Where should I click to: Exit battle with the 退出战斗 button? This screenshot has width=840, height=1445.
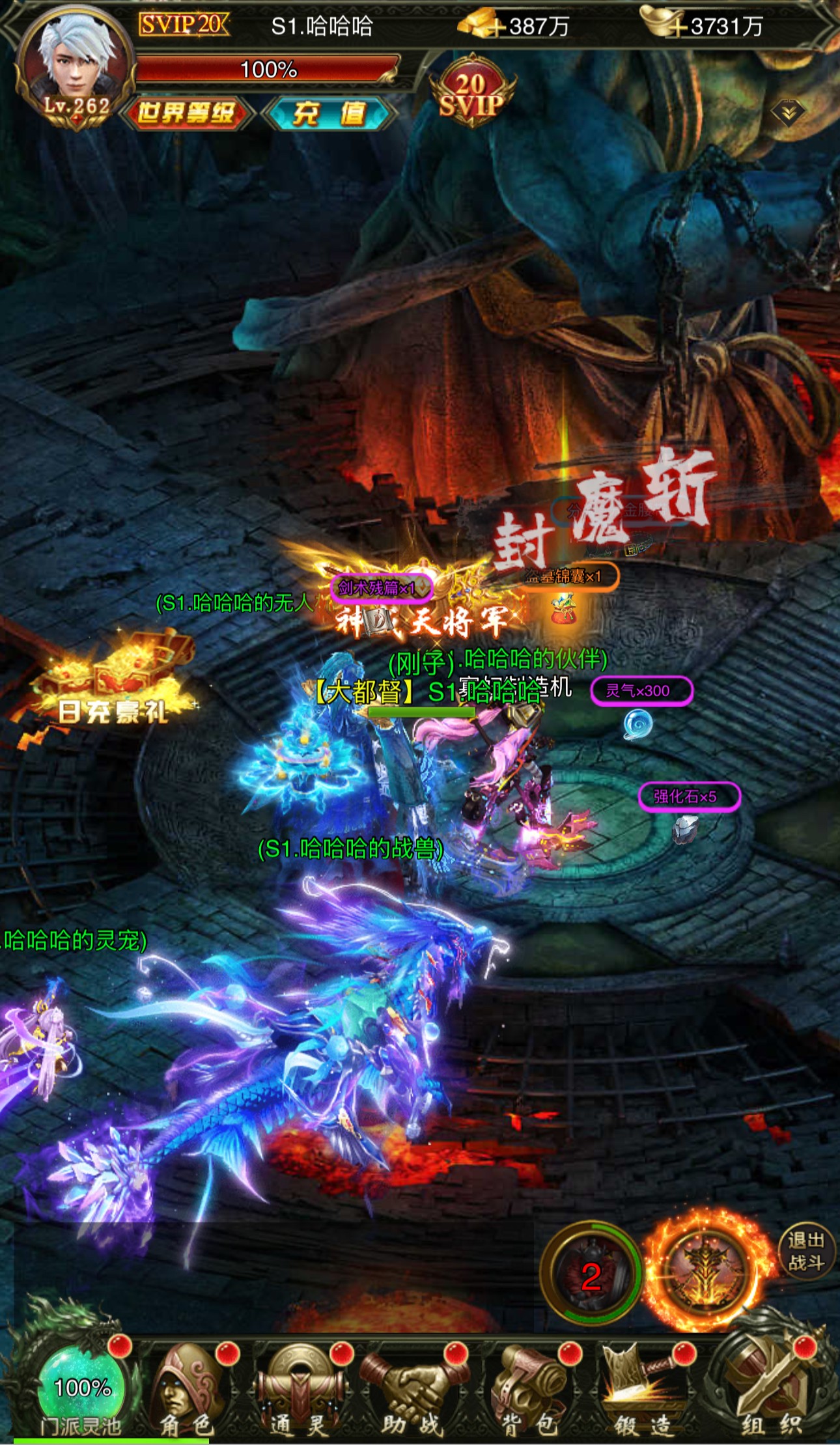(x=805, y=1252)
